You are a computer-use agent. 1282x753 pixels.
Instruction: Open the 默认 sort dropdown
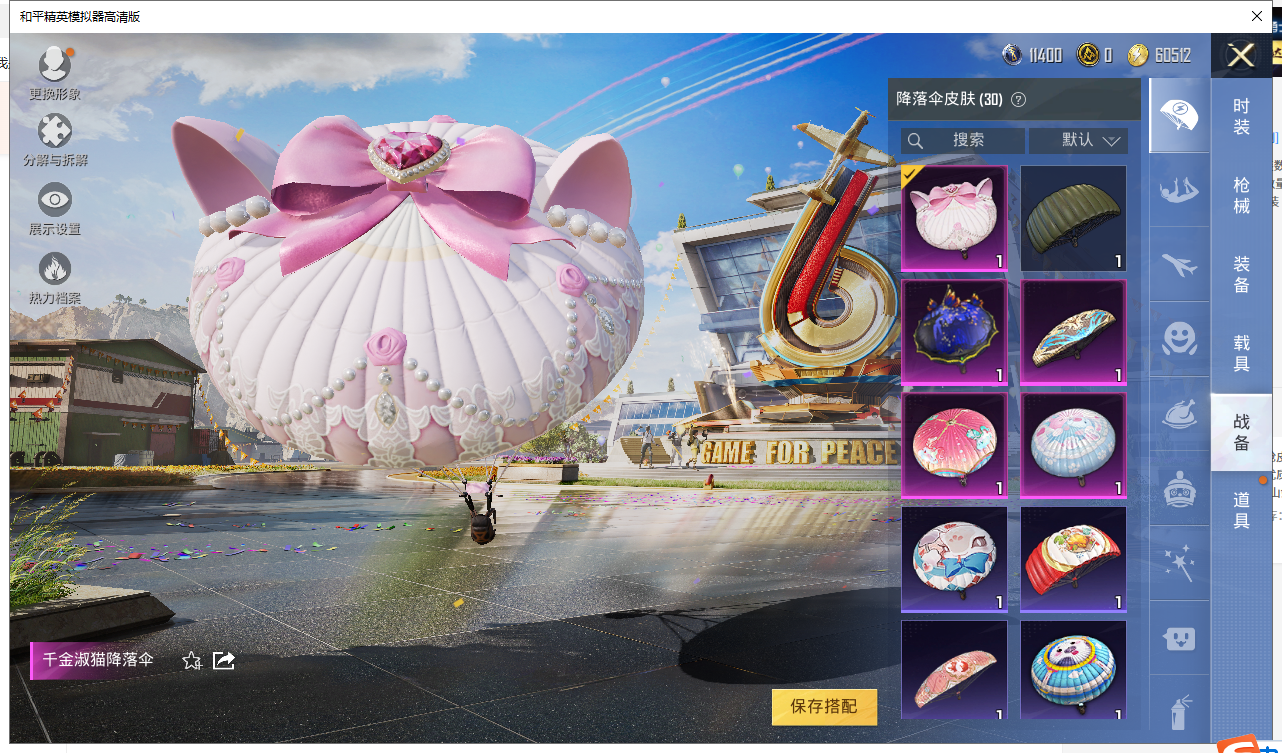click(x=1078, y=141)
